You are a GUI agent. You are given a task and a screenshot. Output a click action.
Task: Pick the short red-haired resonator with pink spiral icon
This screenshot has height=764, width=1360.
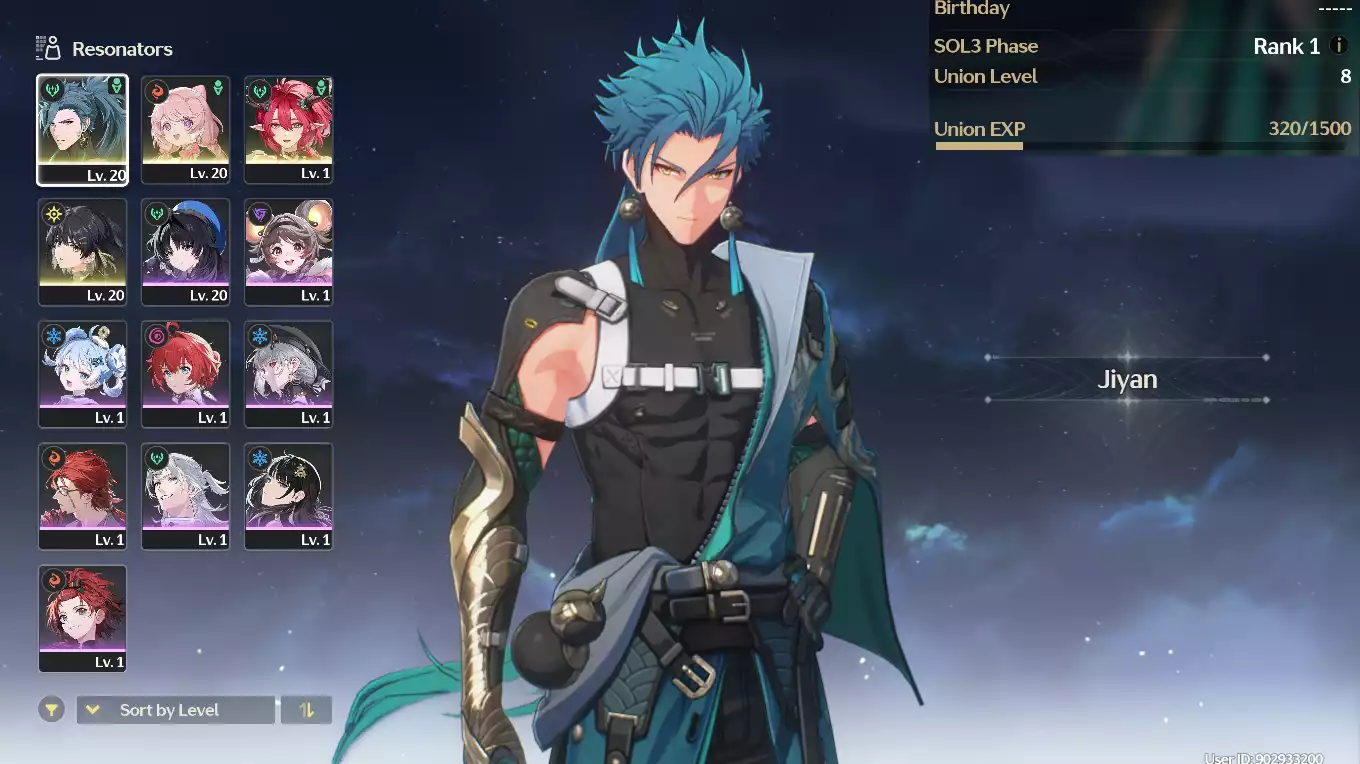pyautogui.click(x=185, y=374)
